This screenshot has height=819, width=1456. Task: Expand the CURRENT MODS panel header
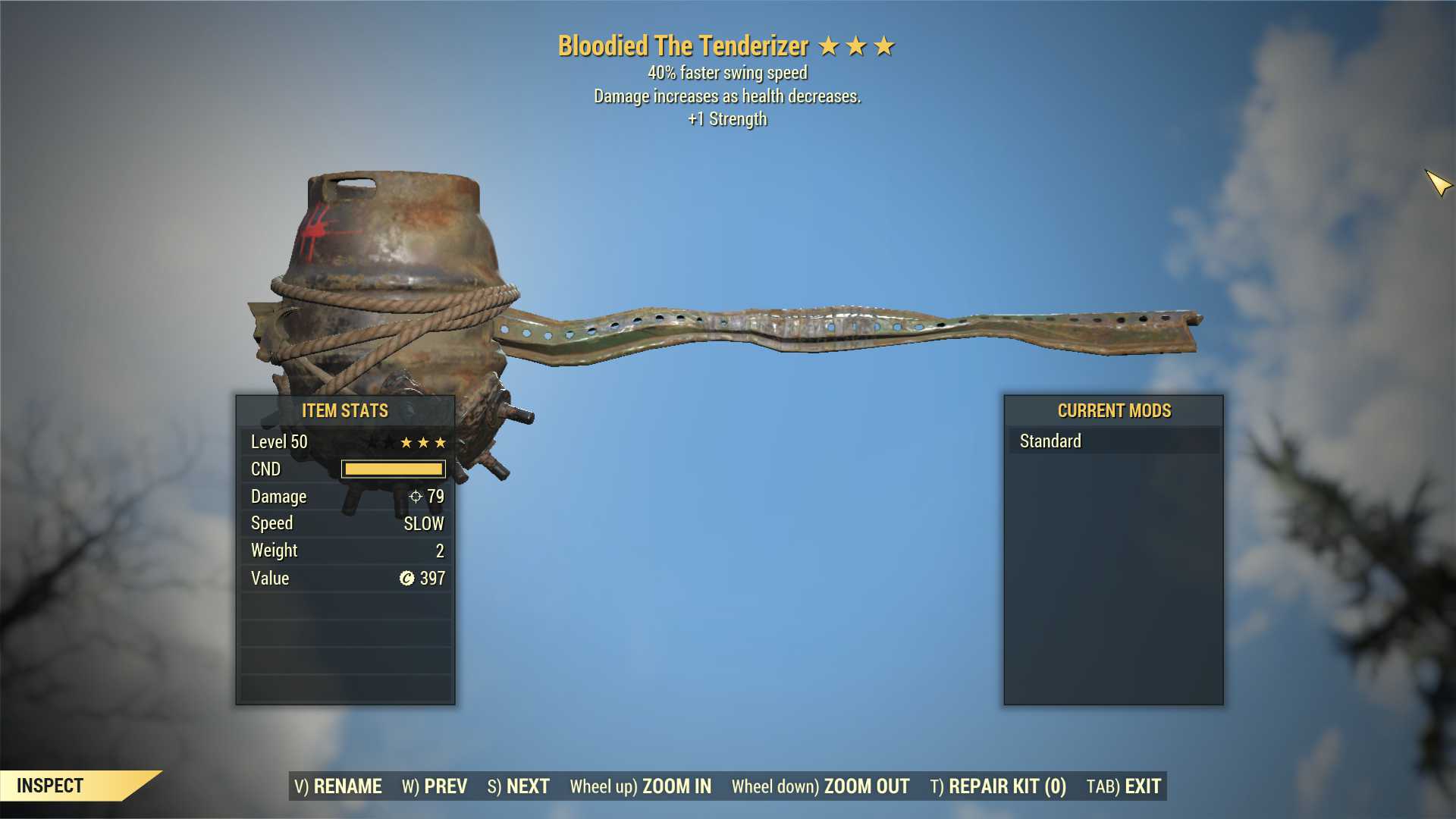1114,410
